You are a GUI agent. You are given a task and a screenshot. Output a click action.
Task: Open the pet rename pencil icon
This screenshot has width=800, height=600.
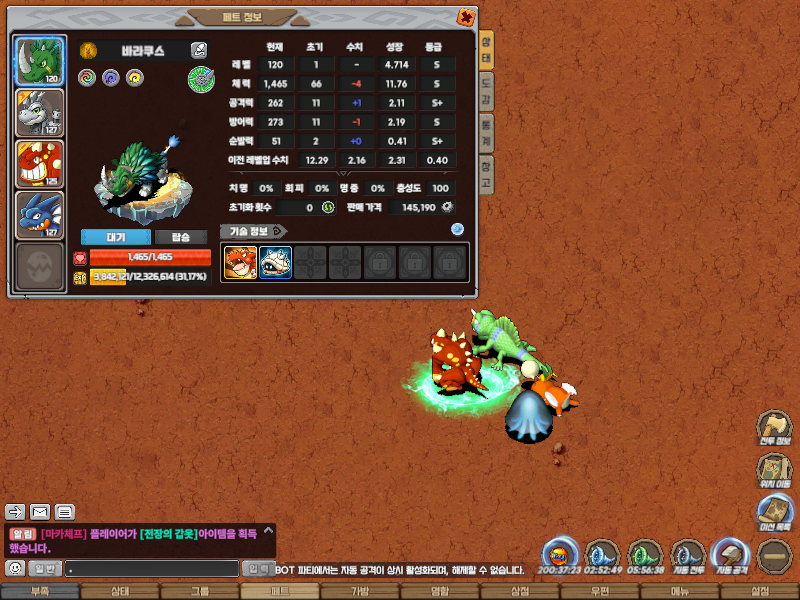coord(199,50)
